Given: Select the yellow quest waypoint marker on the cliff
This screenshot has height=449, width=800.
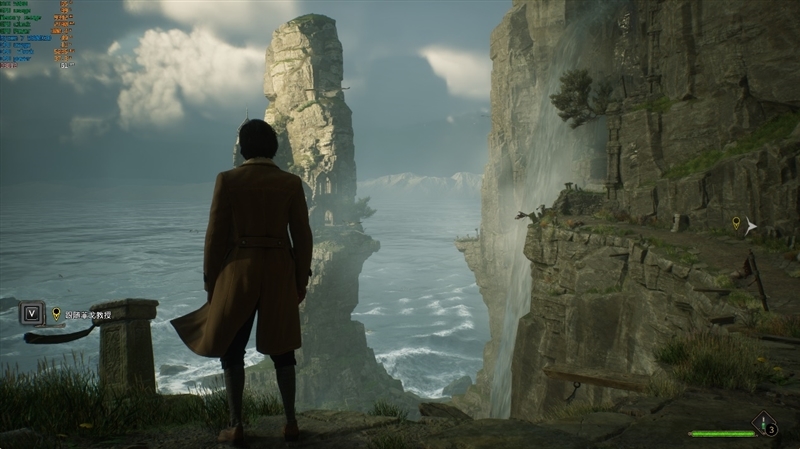Looking at the screenshot, I should click(x=736, y=223).
